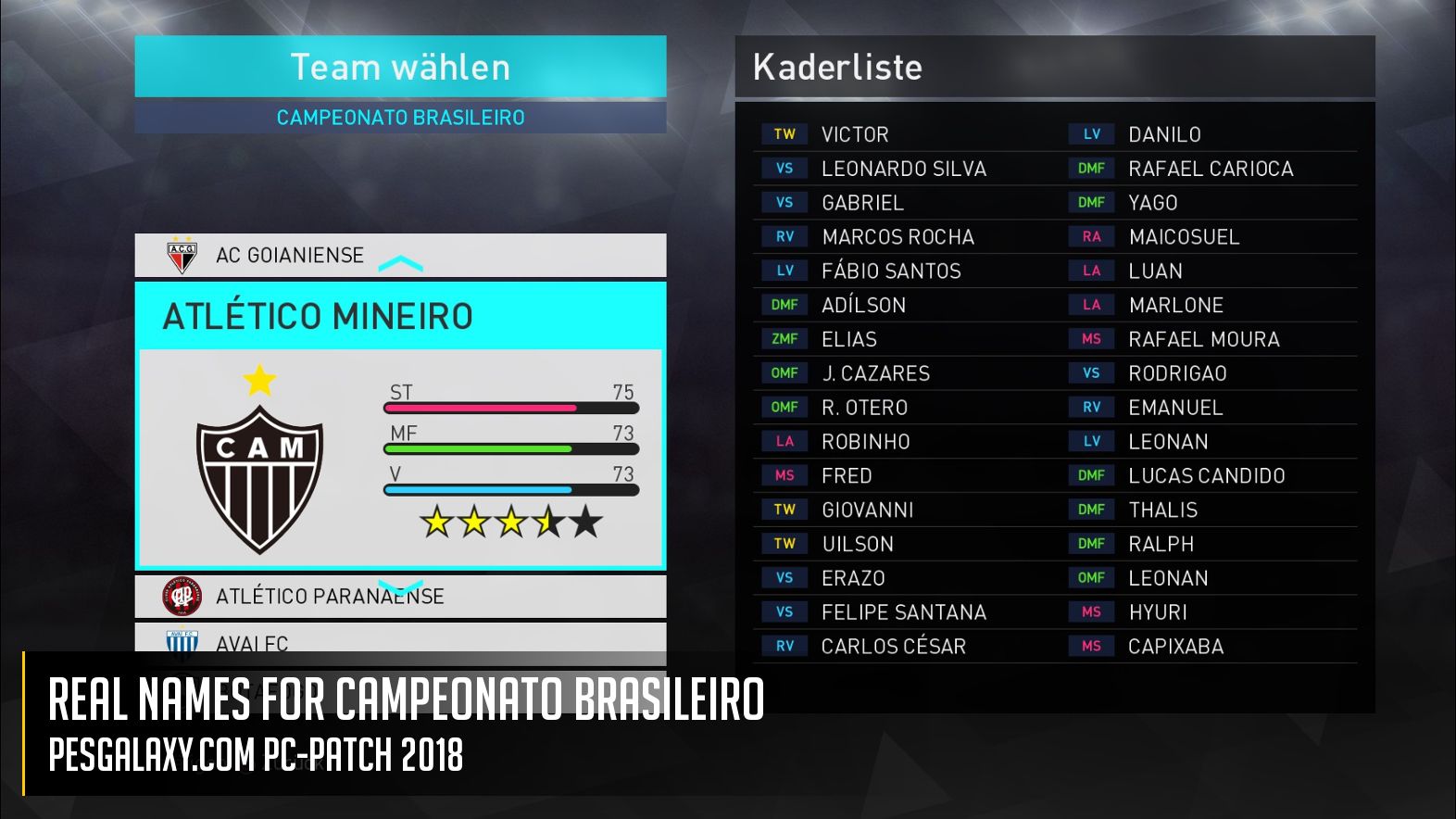Choose Robinho from the squad list
This screenshot has height=819, width=1456.
pyautogui.click(x=865, y=442)
